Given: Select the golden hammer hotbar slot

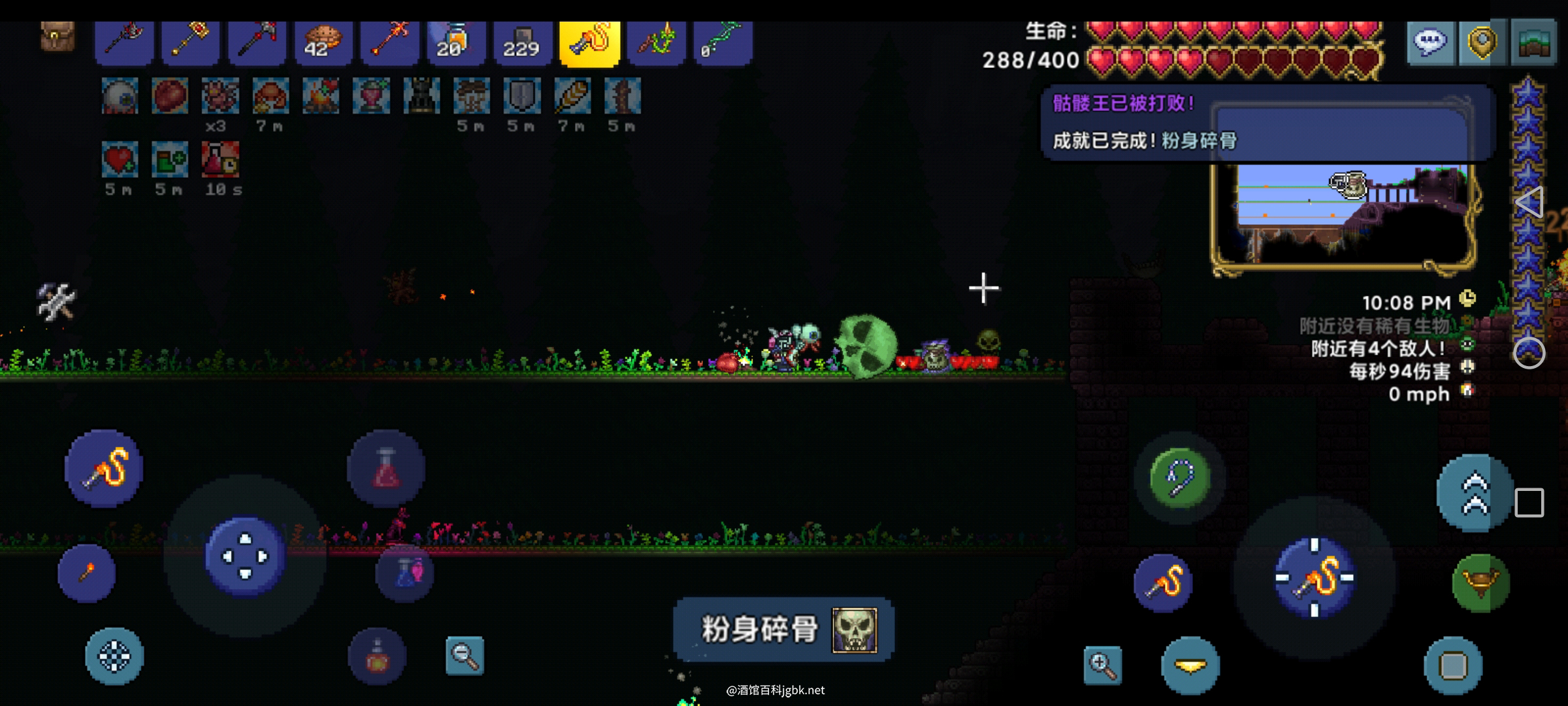Looking at the screenshot, I should (190, 42).
